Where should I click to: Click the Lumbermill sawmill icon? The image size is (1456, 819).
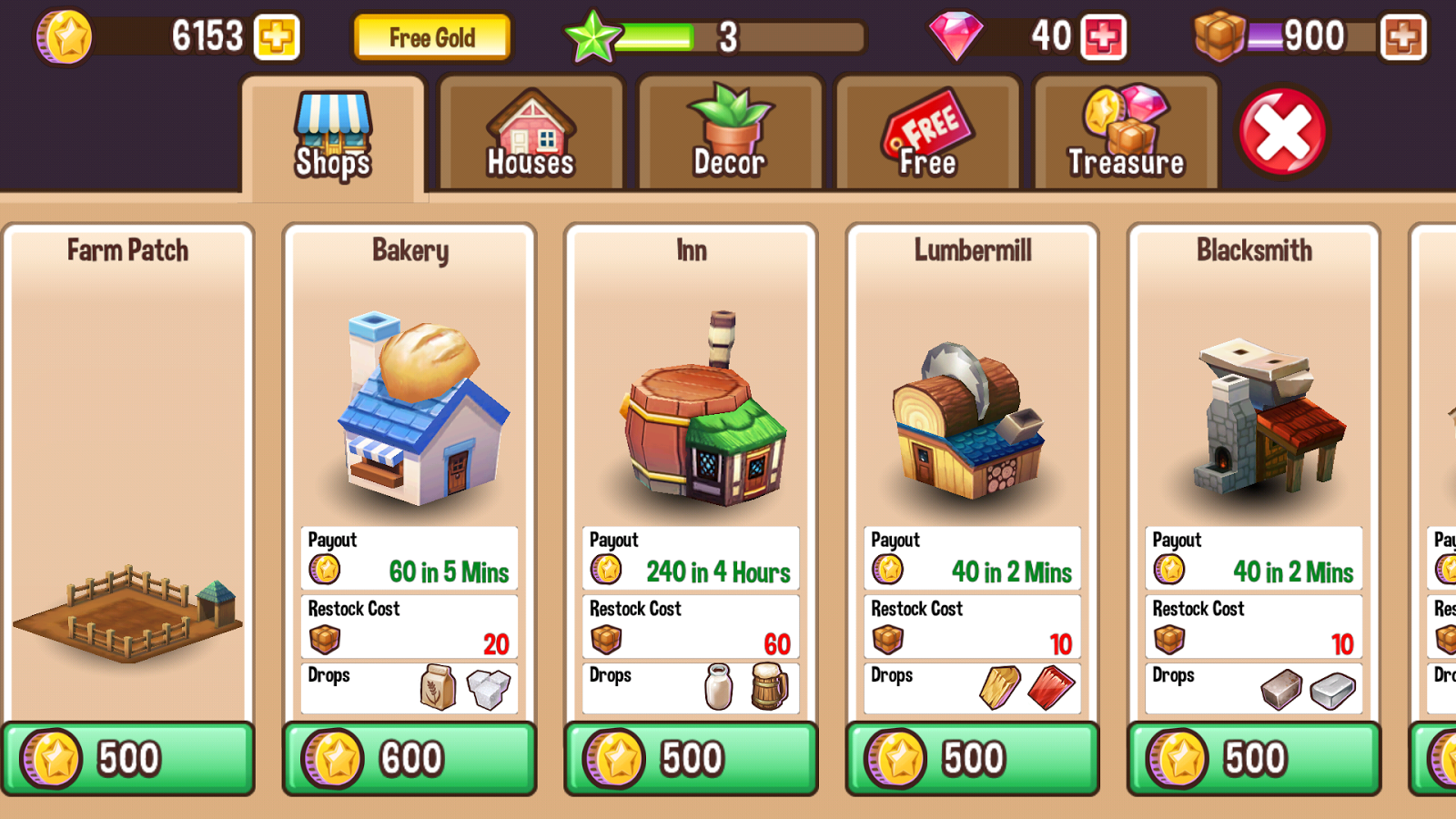[x=971, y=419]
